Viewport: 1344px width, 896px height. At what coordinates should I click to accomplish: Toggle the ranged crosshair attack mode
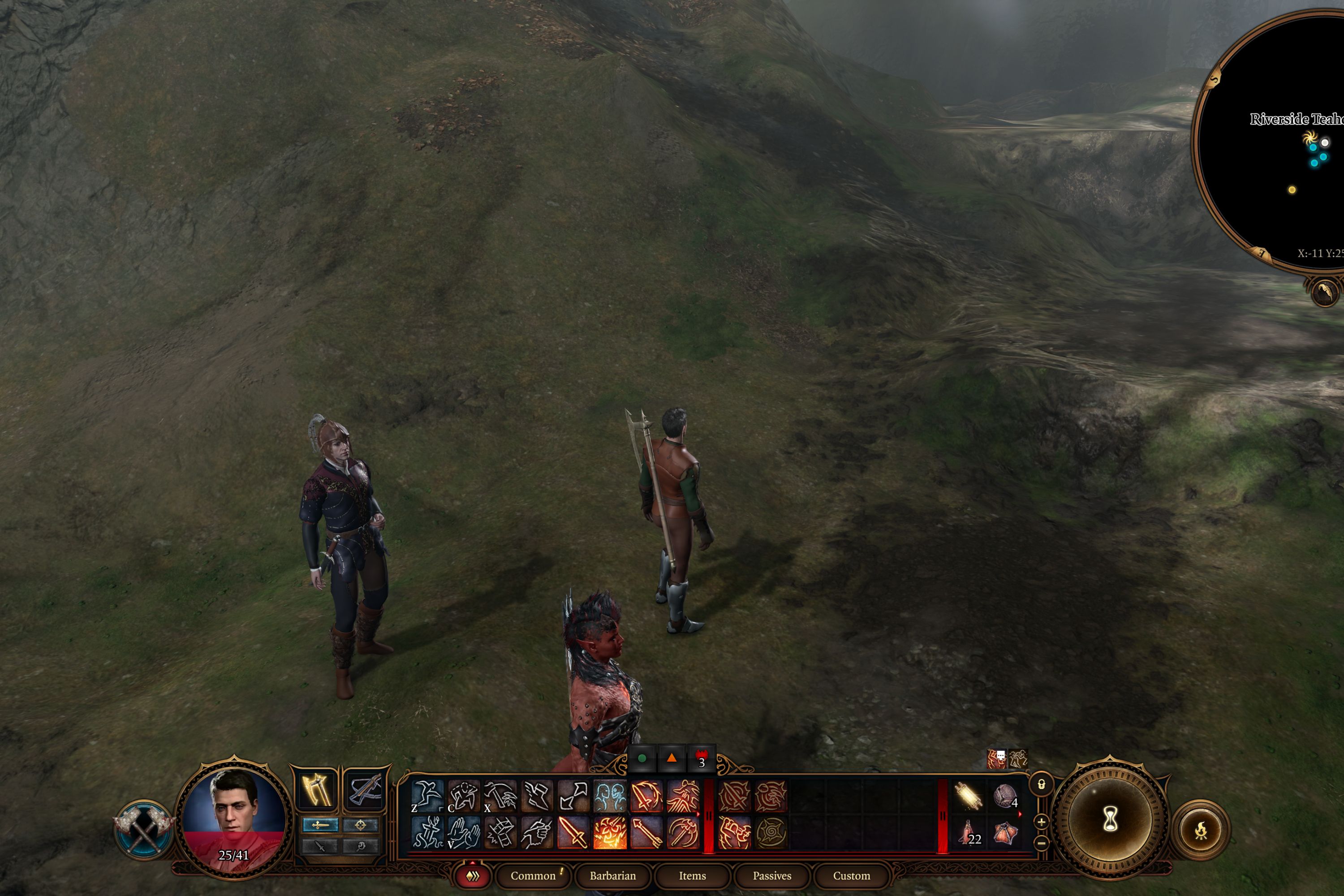[361, 825]
